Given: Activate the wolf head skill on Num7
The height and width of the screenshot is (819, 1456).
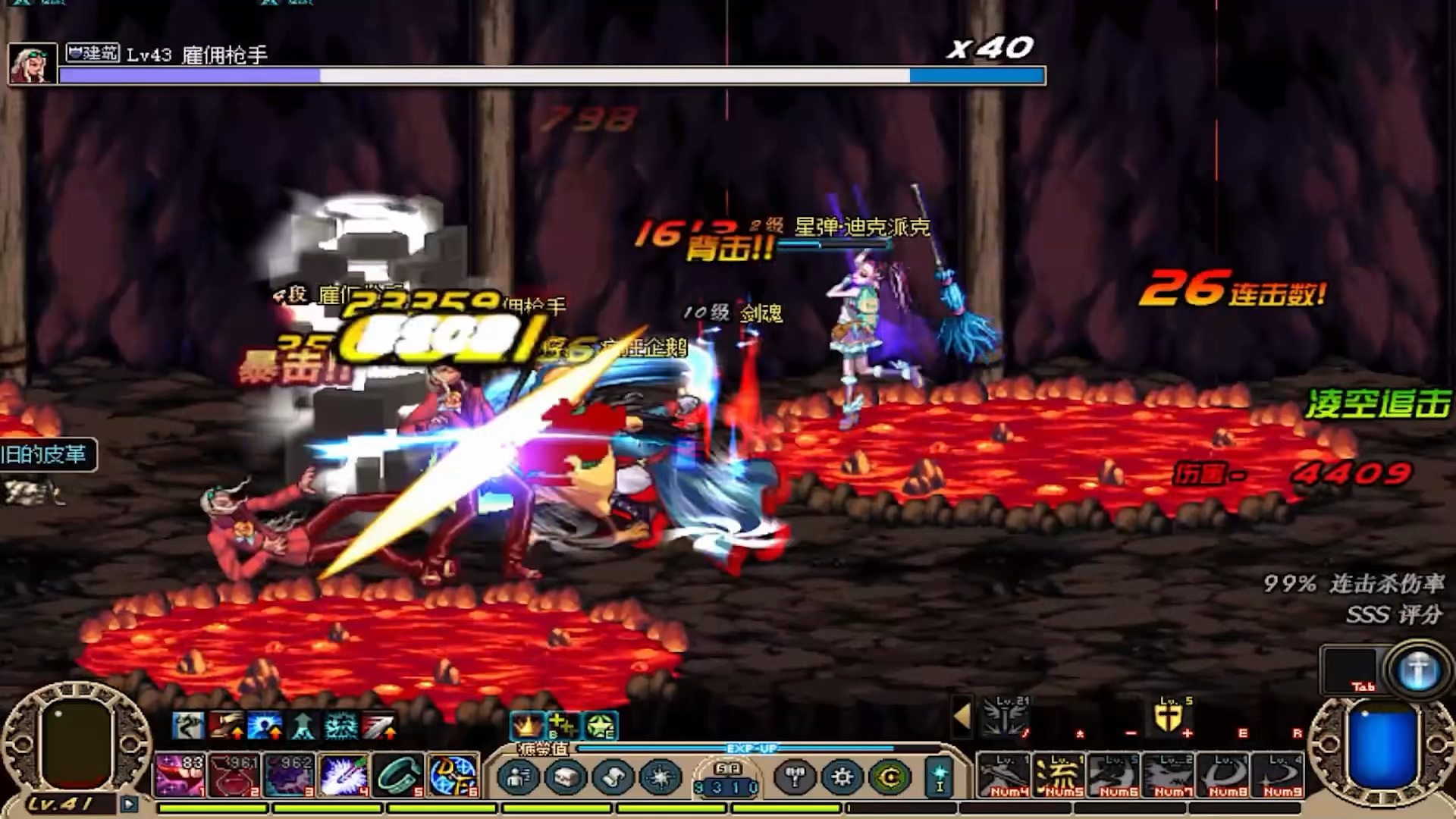Looking at the screenshot, I should [x=1168, y=775].
